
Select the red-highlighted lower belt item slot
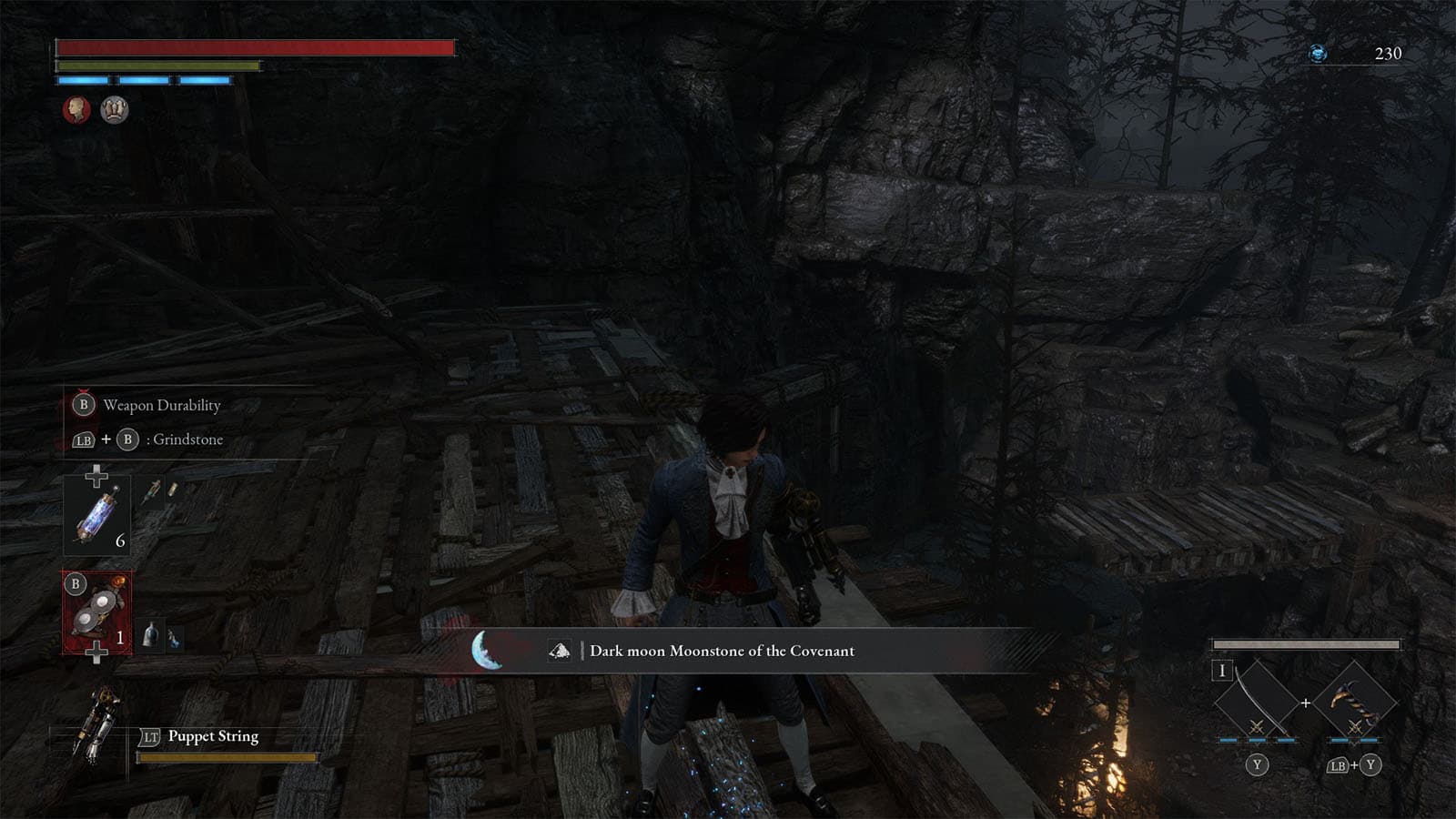pyautogui.click(x=96, y=612)
